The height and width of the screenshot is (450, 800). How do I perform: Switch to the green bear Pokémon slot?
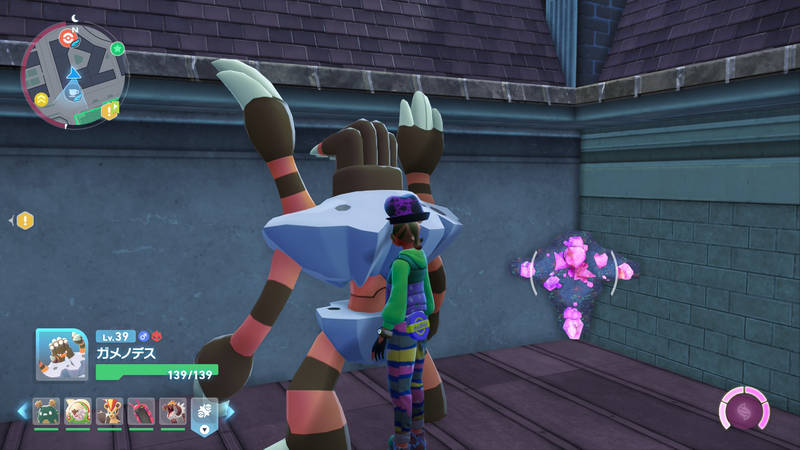click(46, 411)
